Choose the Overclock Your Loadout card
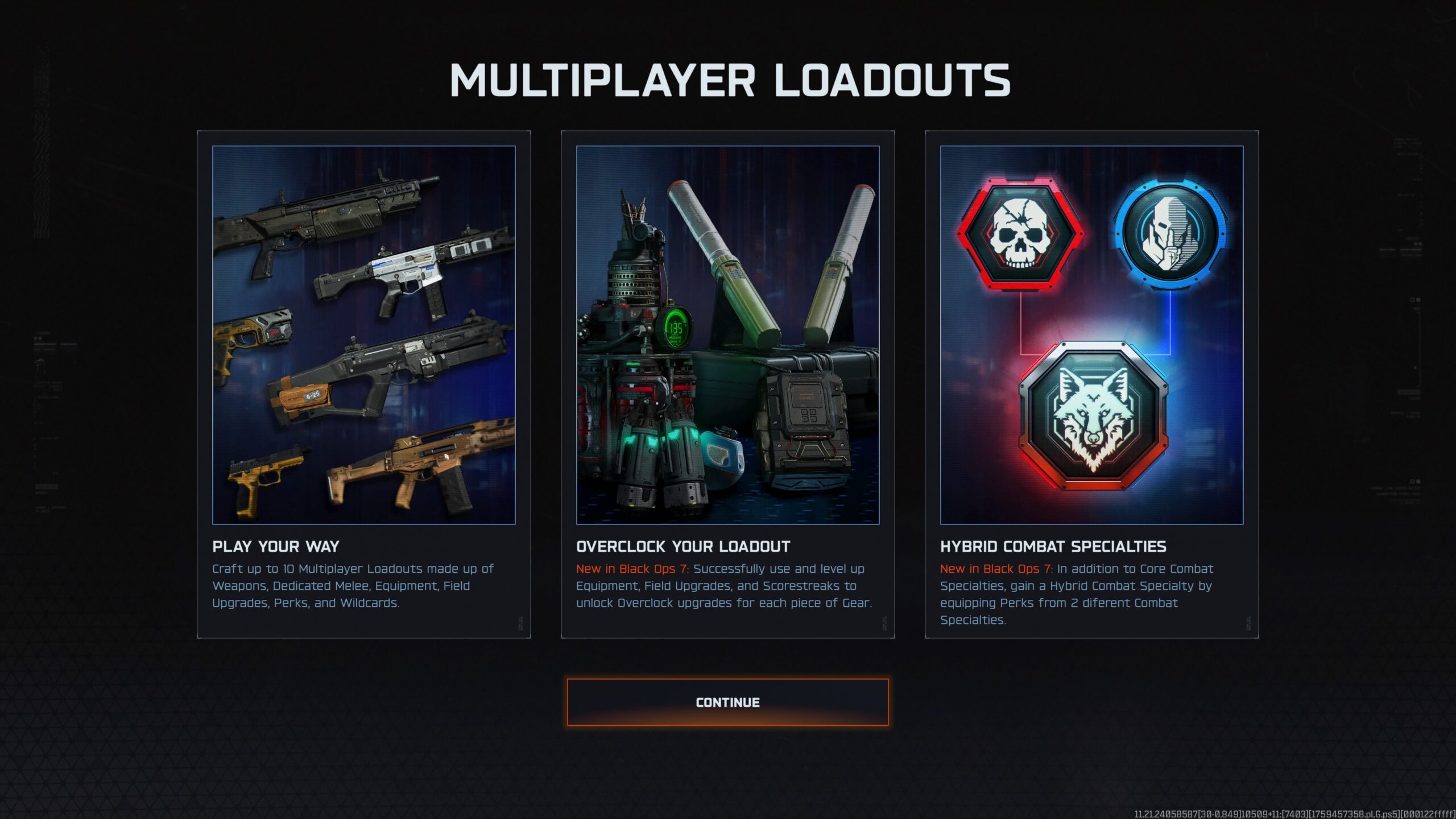1456x819 pixels. pyautogui.click(x=727, y=384)
